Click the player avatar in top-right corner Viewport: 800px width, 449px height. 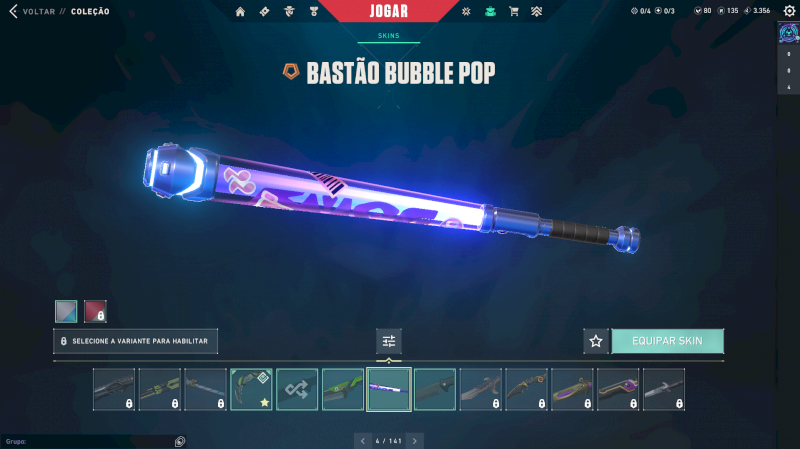pyautogui.click(x=787, y=33)
